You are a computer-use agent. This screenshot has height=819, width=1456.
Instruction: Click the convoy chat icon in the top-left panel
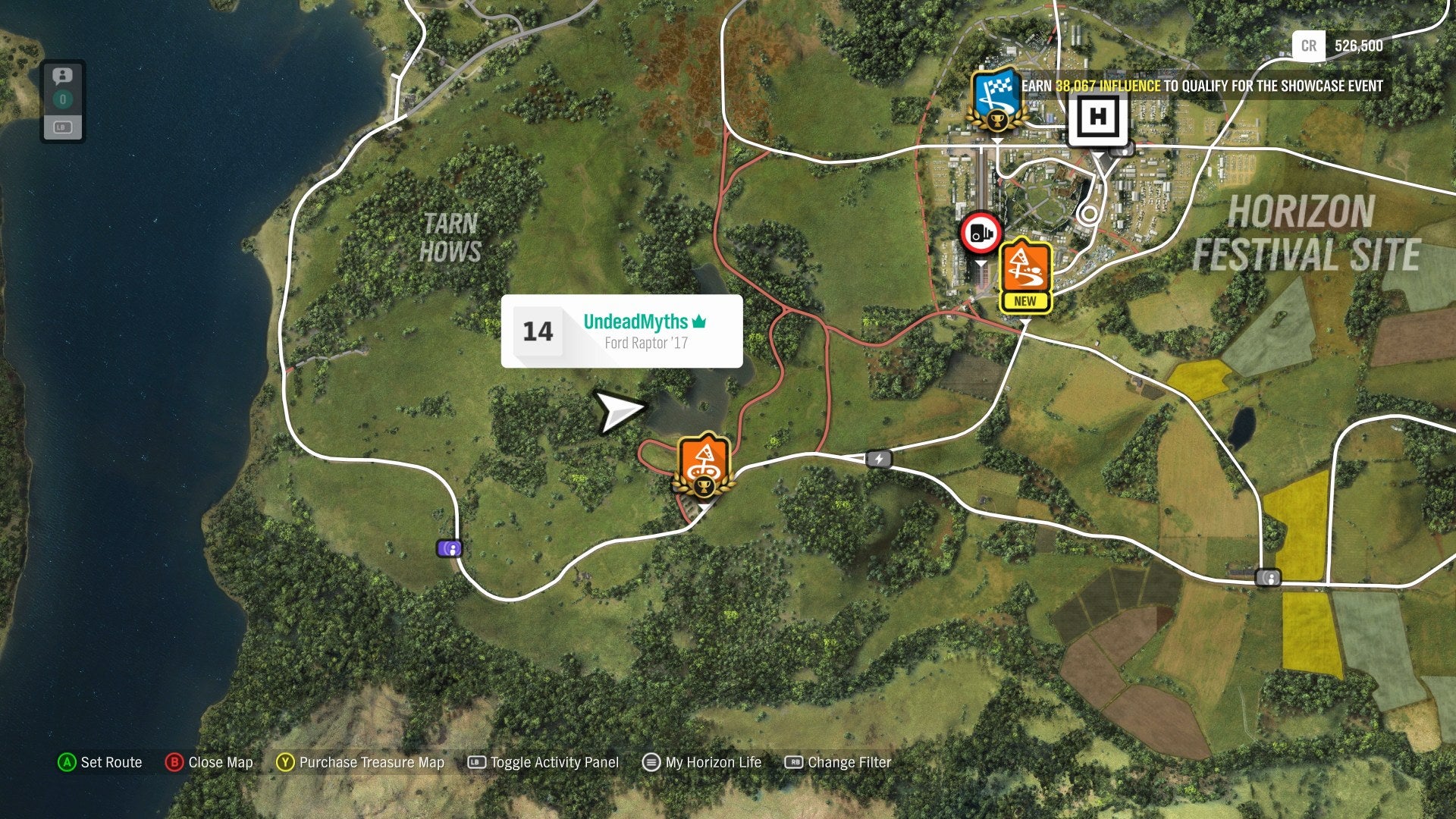tap(62, 75)
